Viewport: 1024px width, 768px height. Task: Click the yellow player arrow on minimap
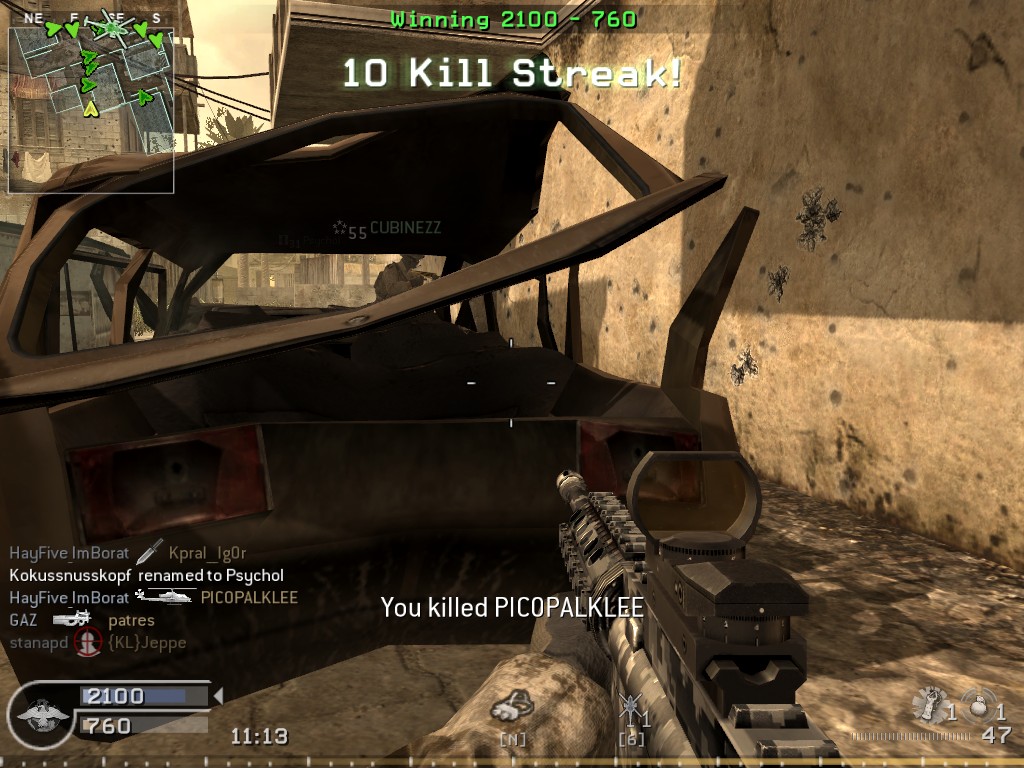pyautogui.click(x=91, y=108)
